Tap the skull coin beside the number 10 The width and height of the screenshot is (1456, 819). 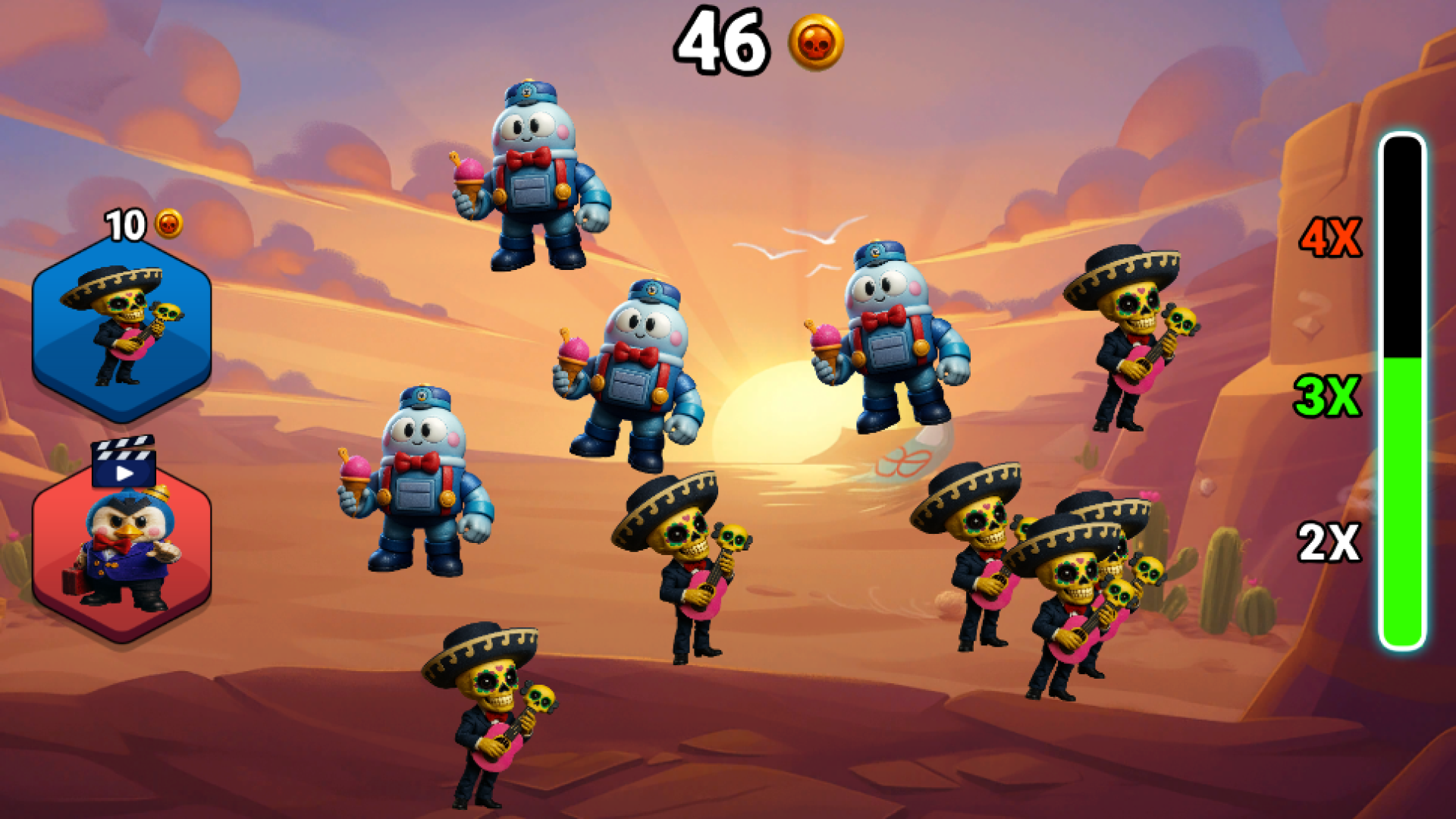pyautogui.click(x=170, y=224)
